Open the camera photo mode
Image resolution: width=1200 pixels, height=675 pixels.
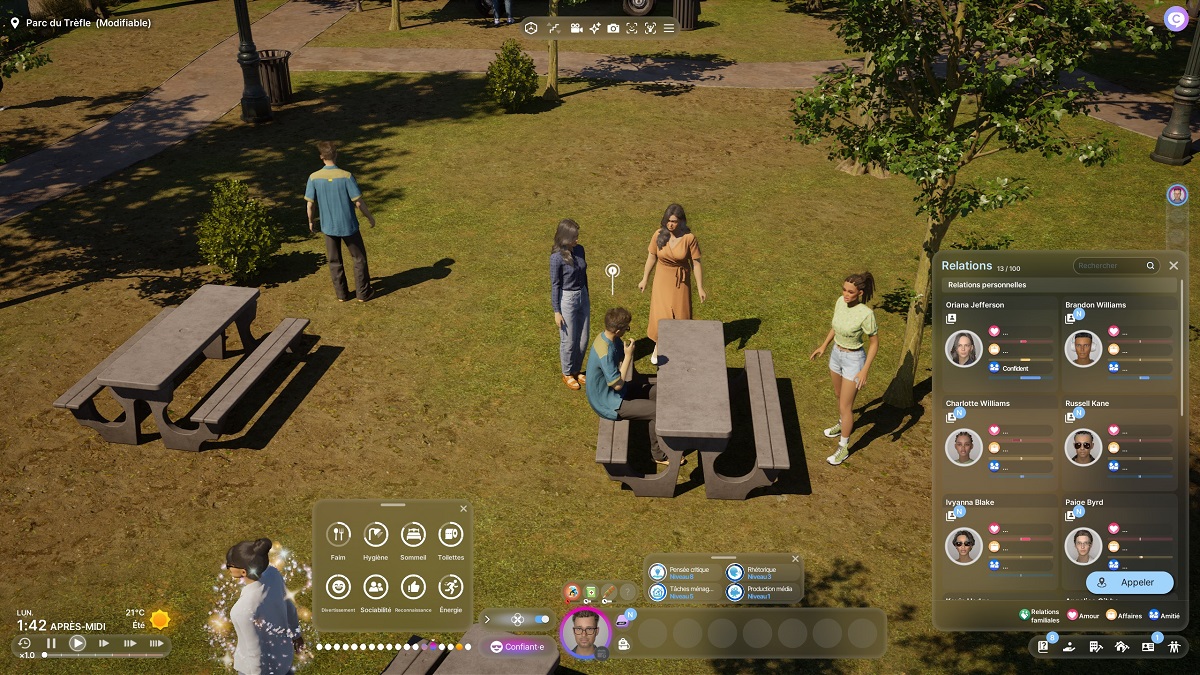pyautogui.click(x=613, y=28)
